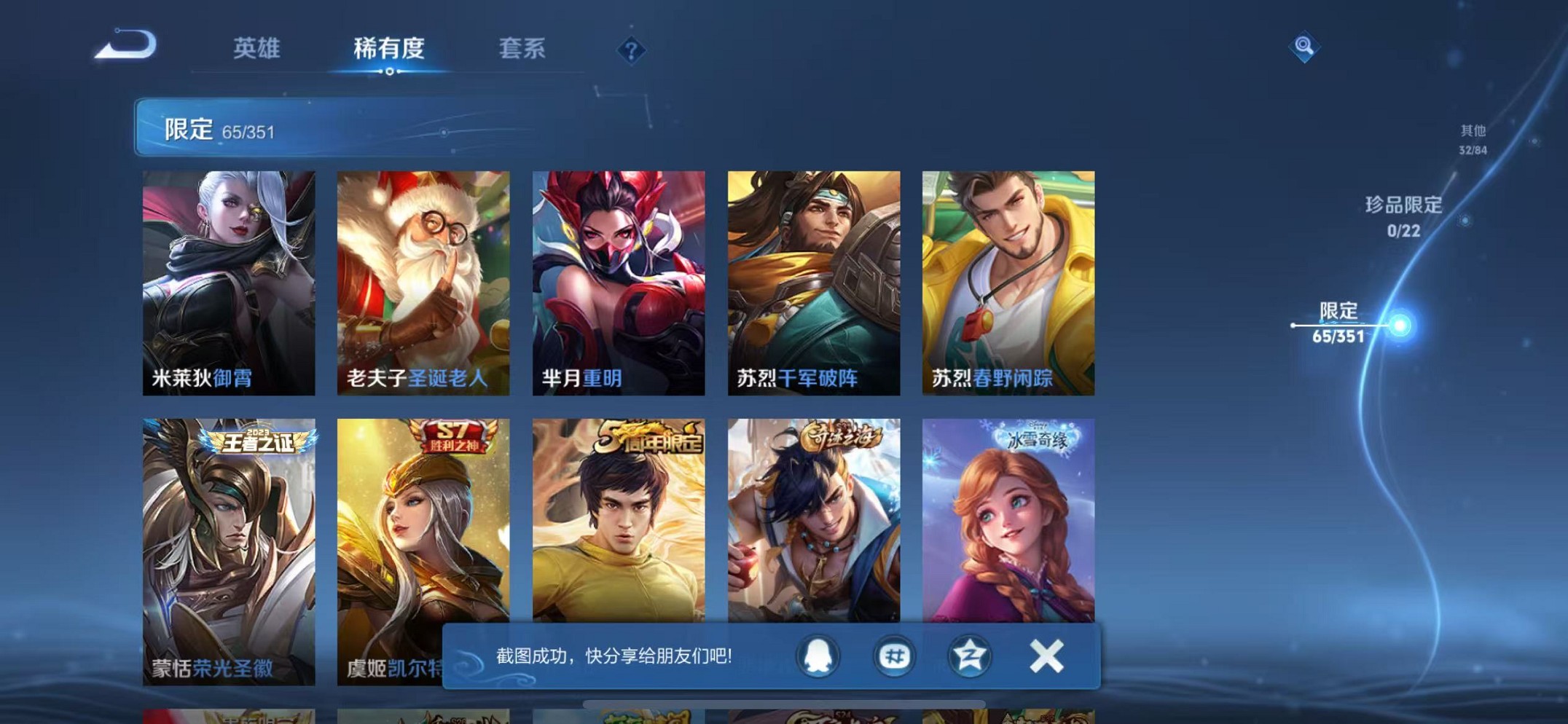Image resolution: width=1568 pixels, height=724 pixels.
Task: Jump to the 其他 section on the right
Action: point(1474,137)
